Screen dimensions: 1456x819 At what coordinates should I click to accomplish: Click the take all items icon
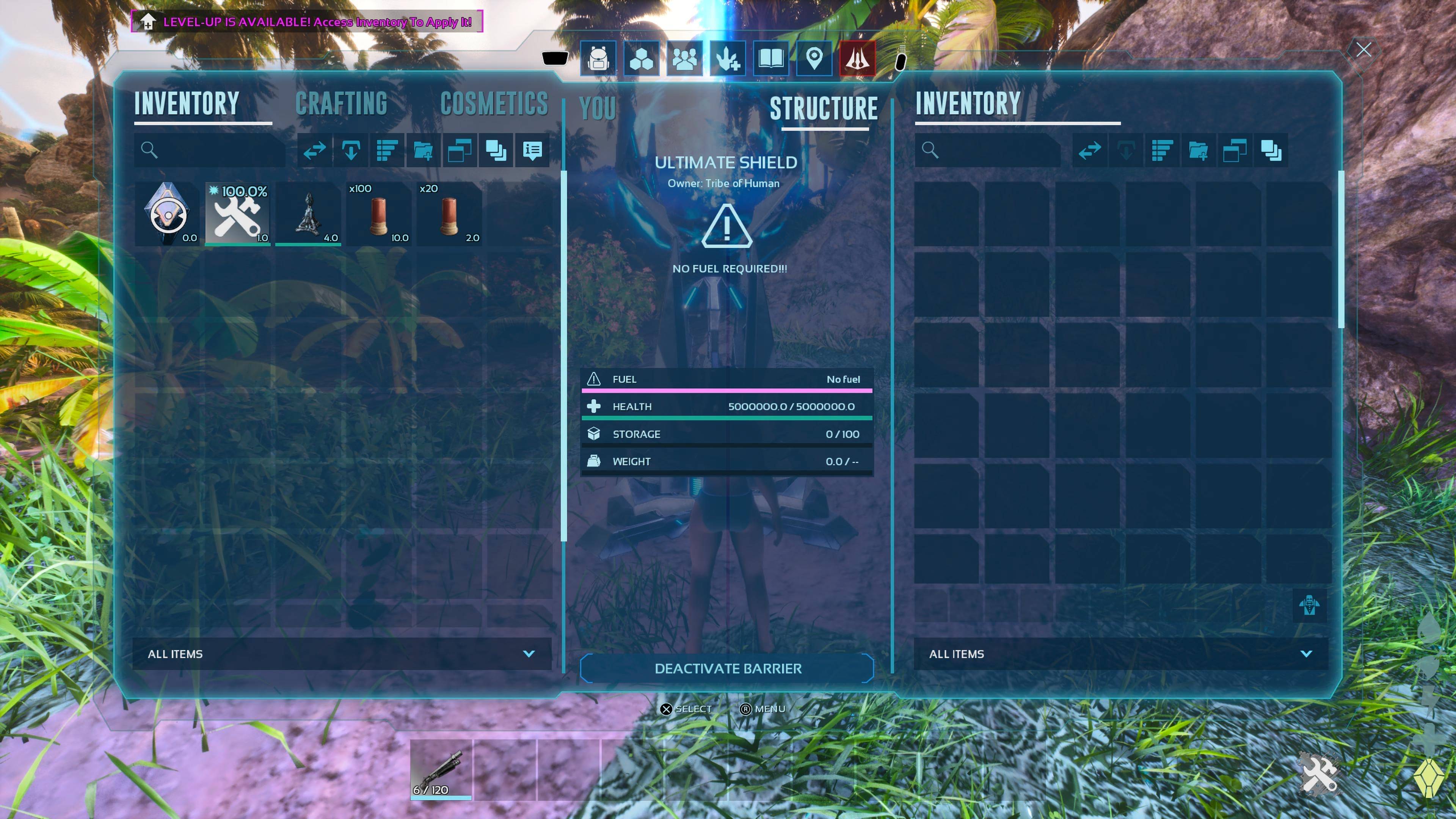(x=351, y=151)
